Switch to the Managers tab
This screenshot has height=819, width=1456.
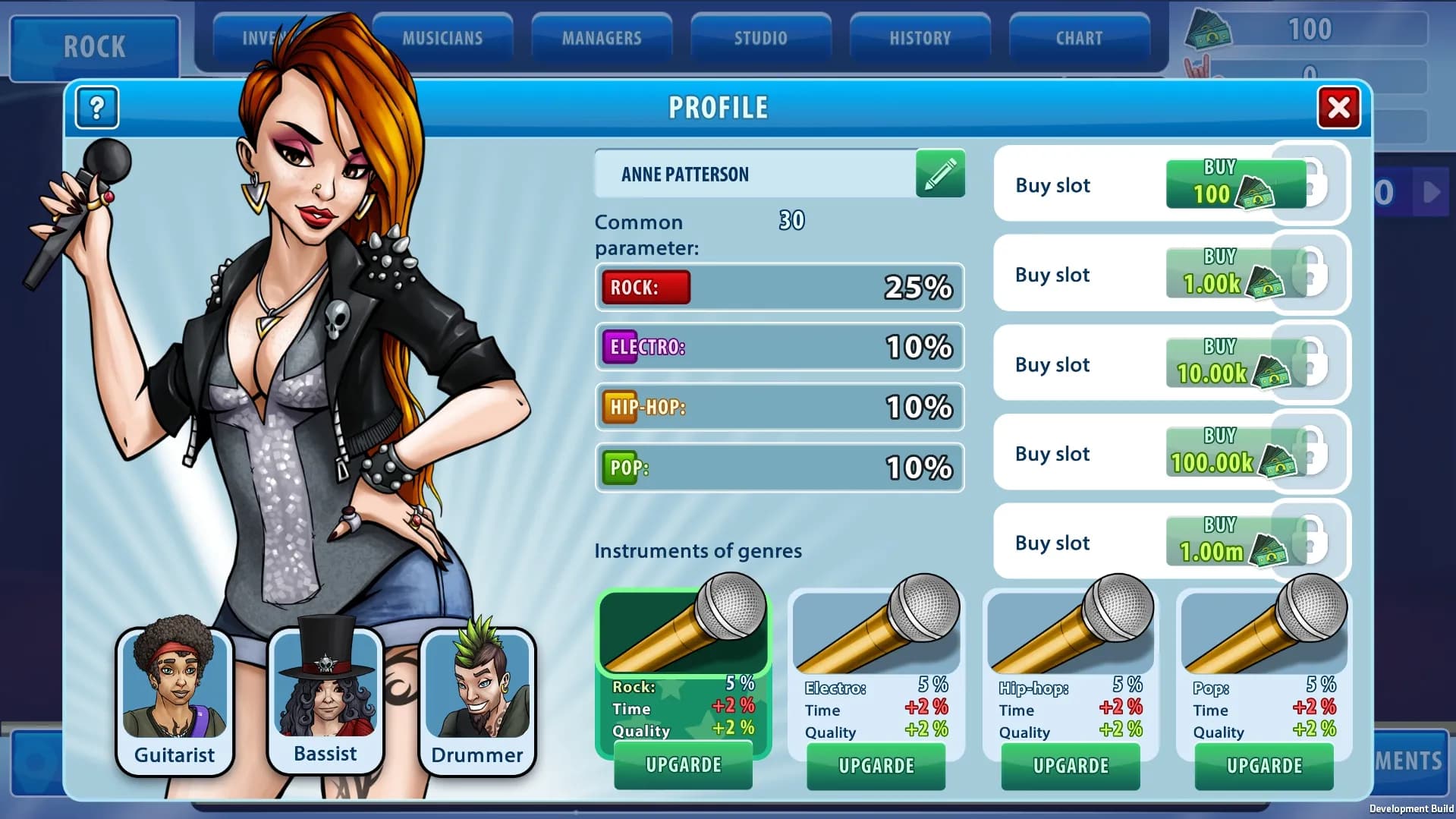coord(602,38)
